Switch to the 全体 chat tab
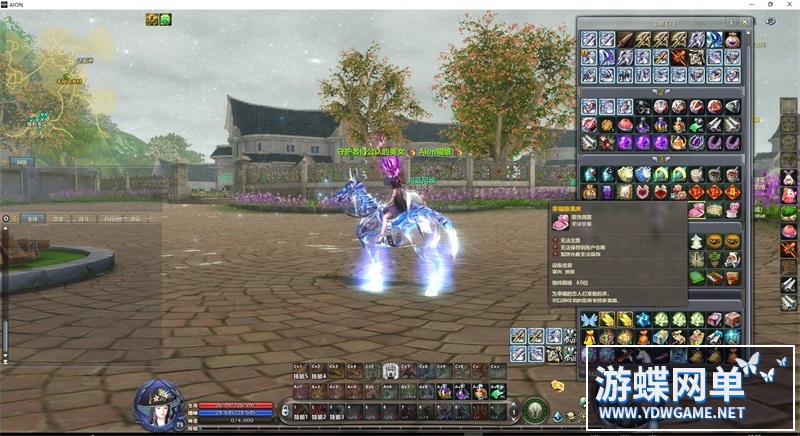This screenshot has width=800, height=436. tap(32, 218)
